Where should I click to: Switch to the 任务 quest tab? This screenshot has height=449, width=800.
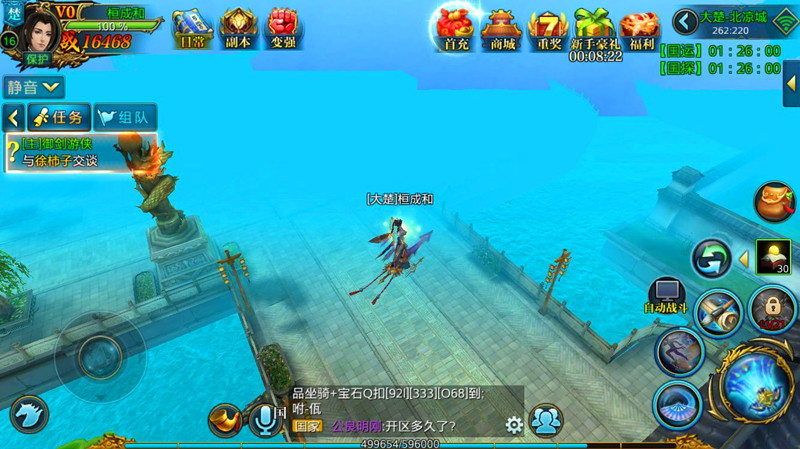pos(59,117)
